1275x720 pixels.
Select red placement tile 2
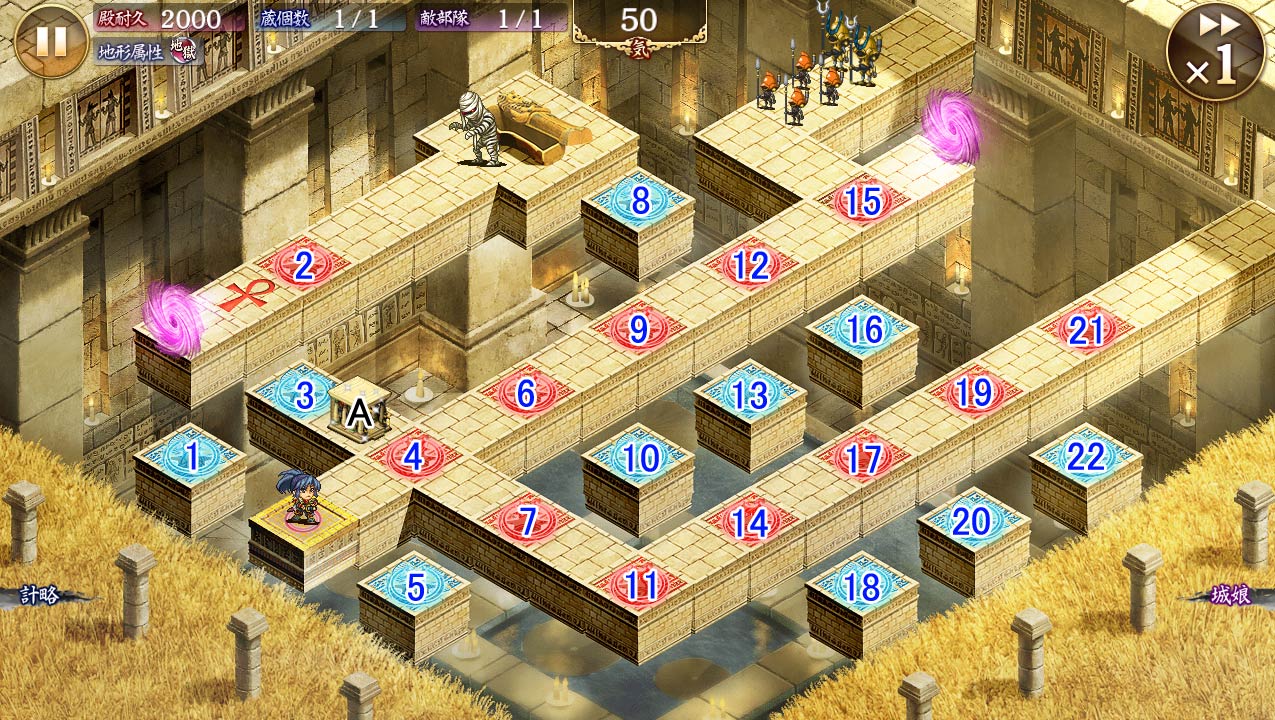pyautogui.click(x=304, y=267)
